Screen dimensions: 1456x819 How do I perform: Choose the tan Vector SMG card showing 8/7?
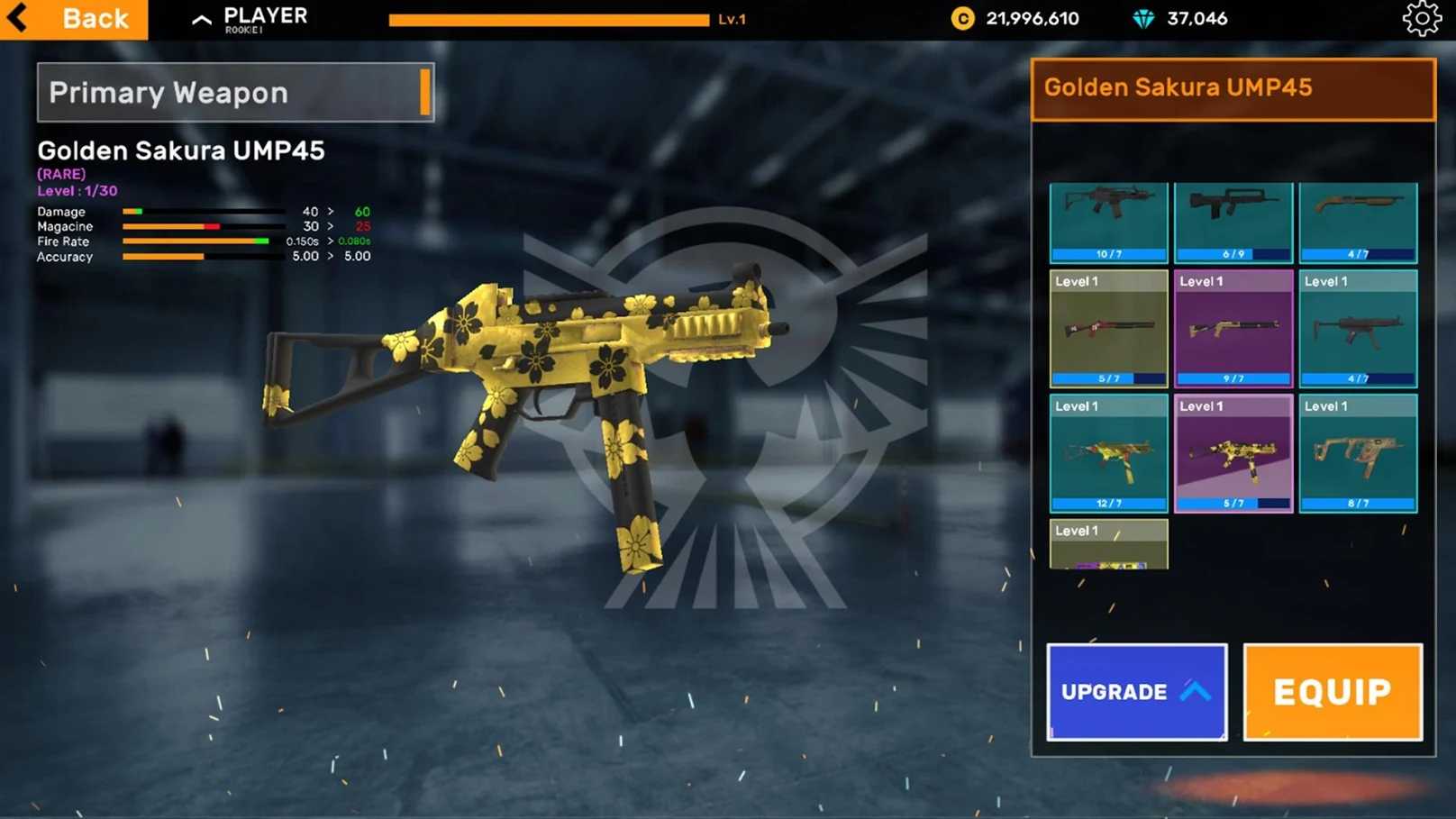pos(1358,453)
